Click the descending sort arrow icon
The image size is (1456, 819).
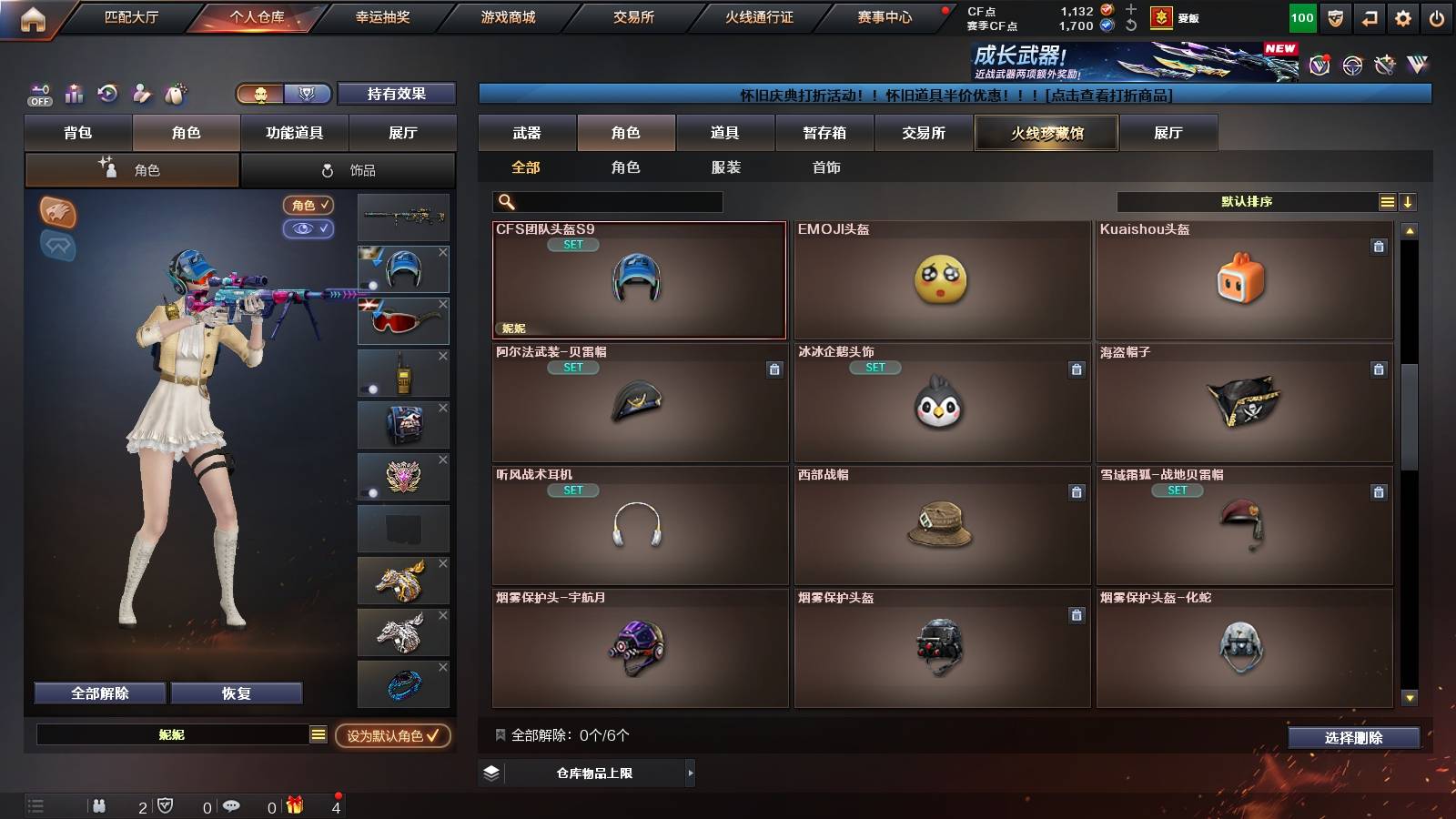click(1409, 201)
